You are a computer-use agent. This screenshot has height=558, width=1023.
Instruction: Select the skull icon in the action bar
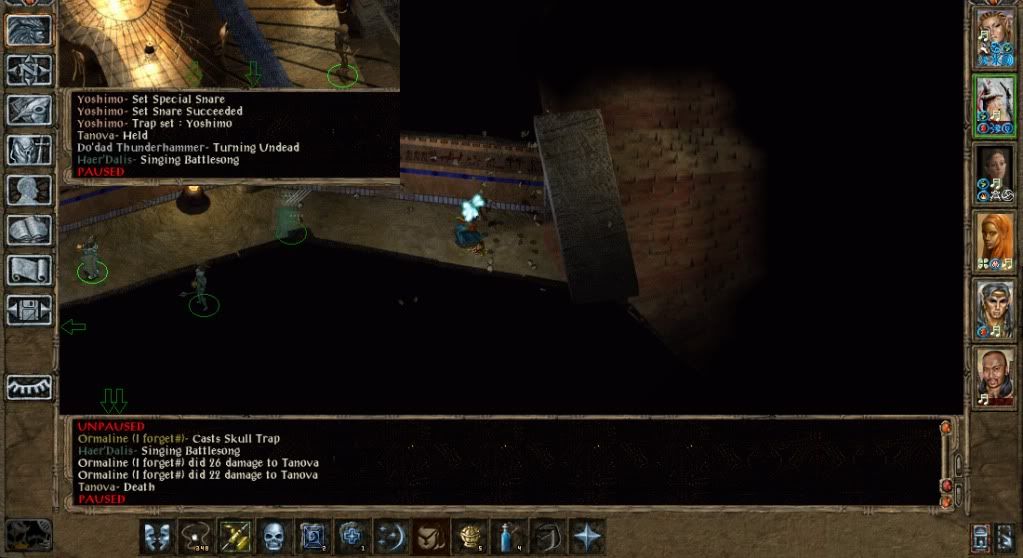pyautogui.click(x=274, y=535)
